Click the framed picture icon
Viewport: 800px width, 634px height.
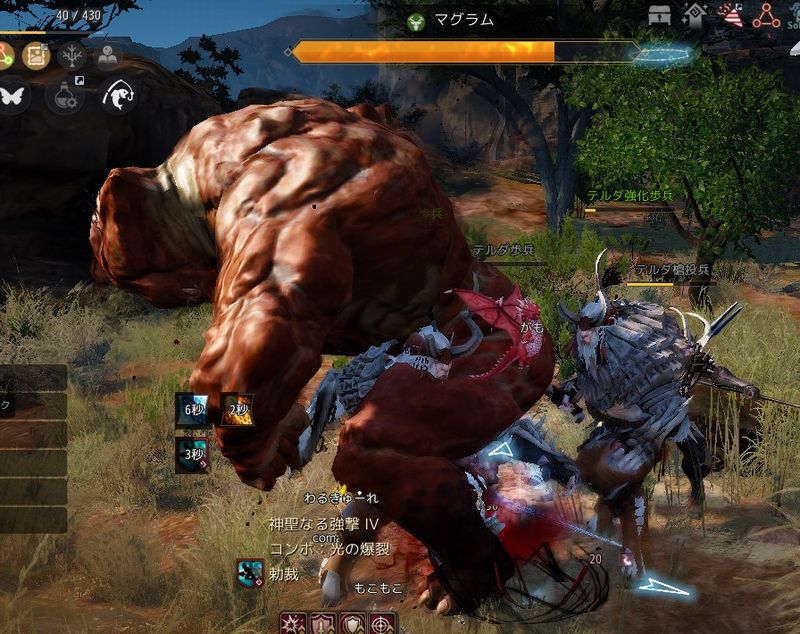(37, 54)
